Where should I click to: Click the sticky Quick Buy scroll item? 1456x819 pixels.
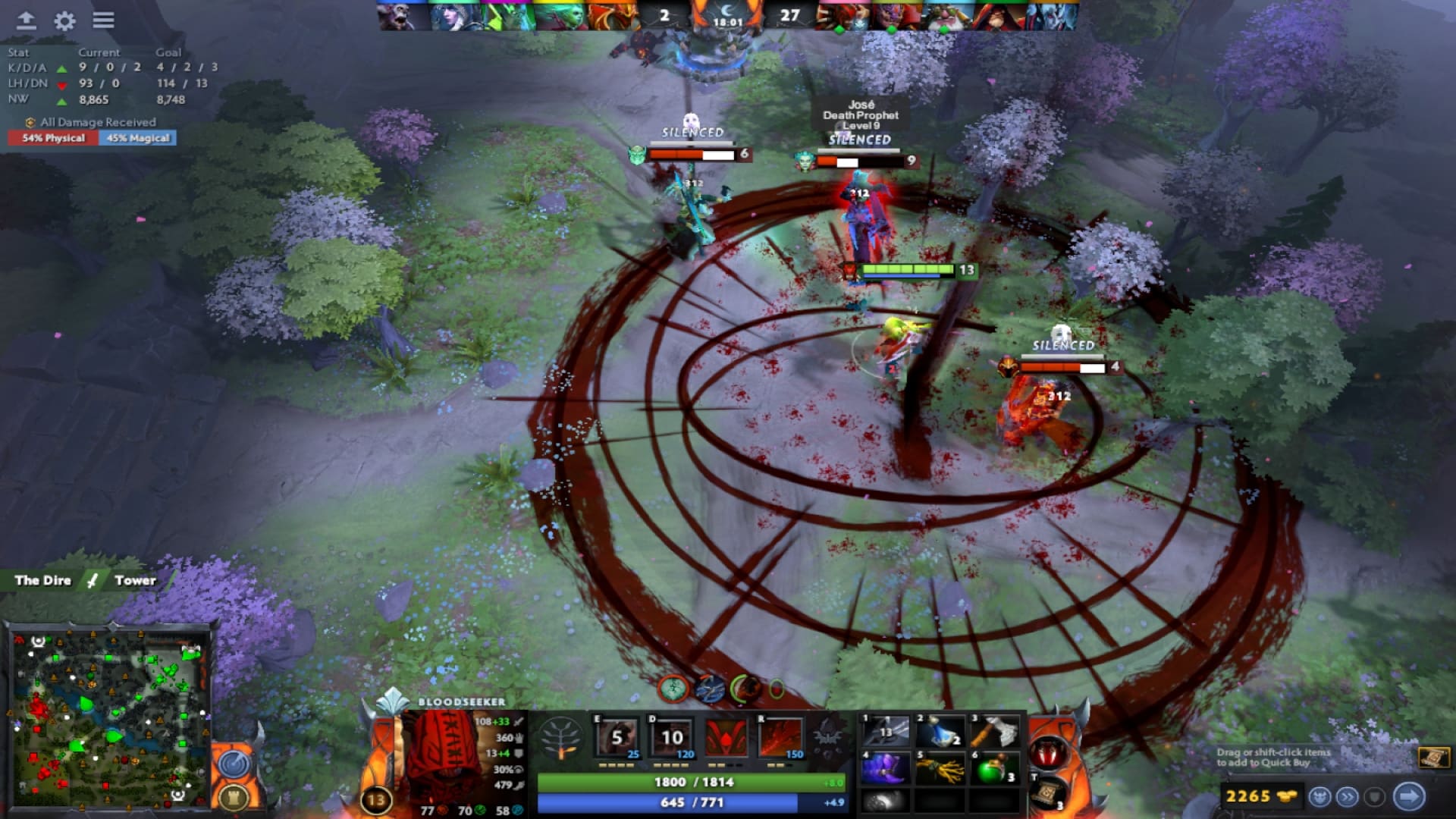pos(1436,758)
